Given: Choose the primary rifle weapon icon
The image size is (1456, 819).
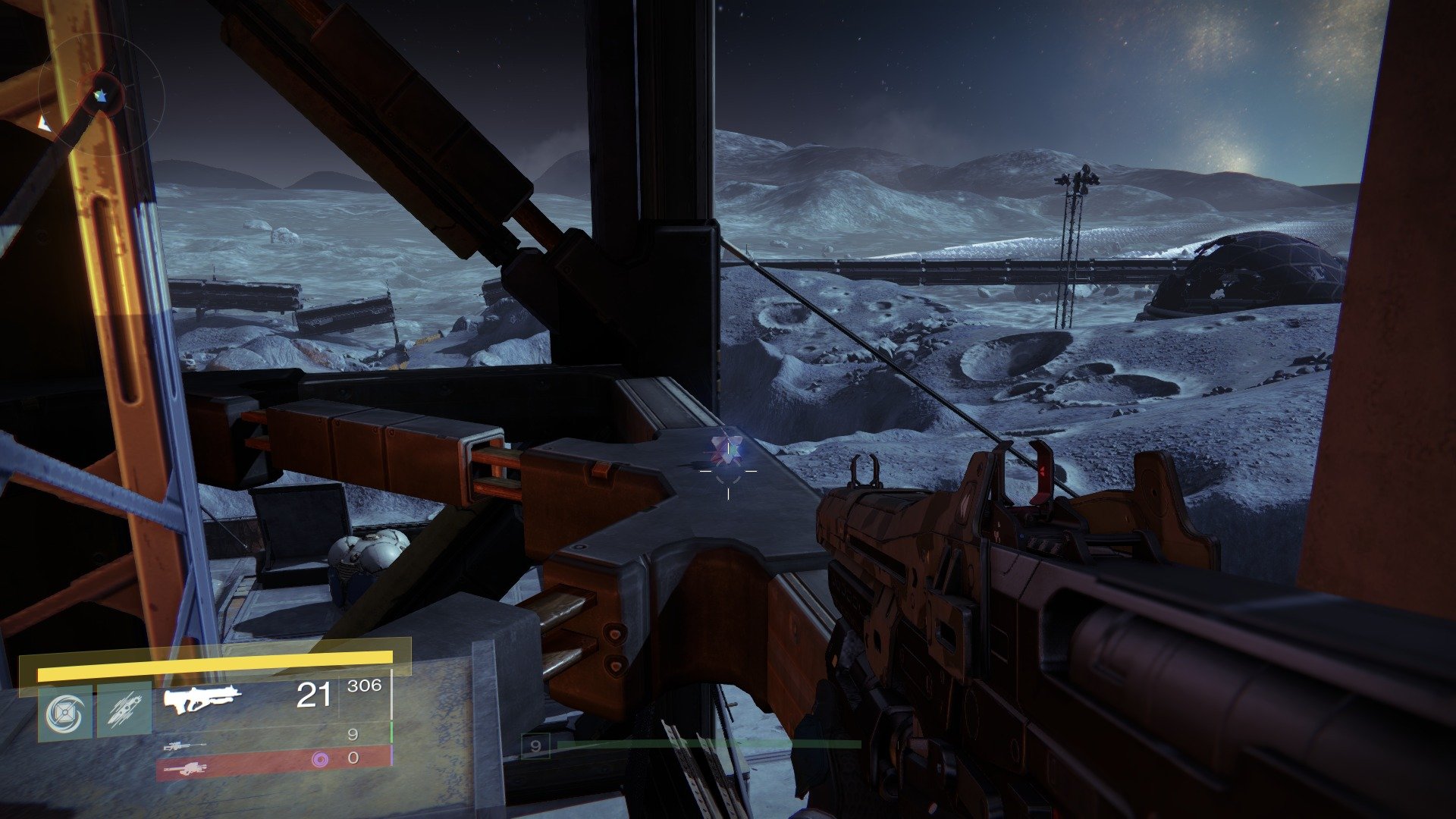Looking at the screenshot, I should tap(202, 699).
